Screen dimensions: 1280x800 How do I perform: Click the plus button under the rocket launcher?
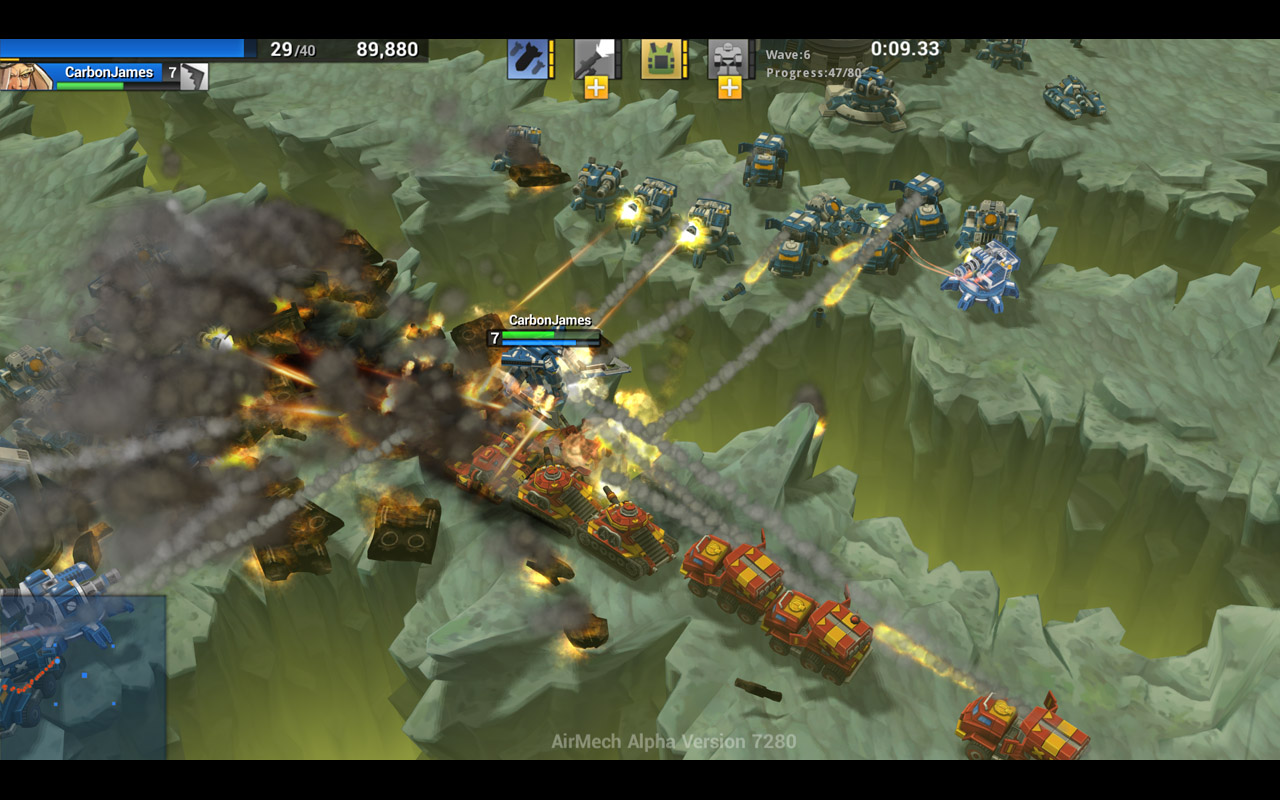pyautogui.click(x=596, y=88)
